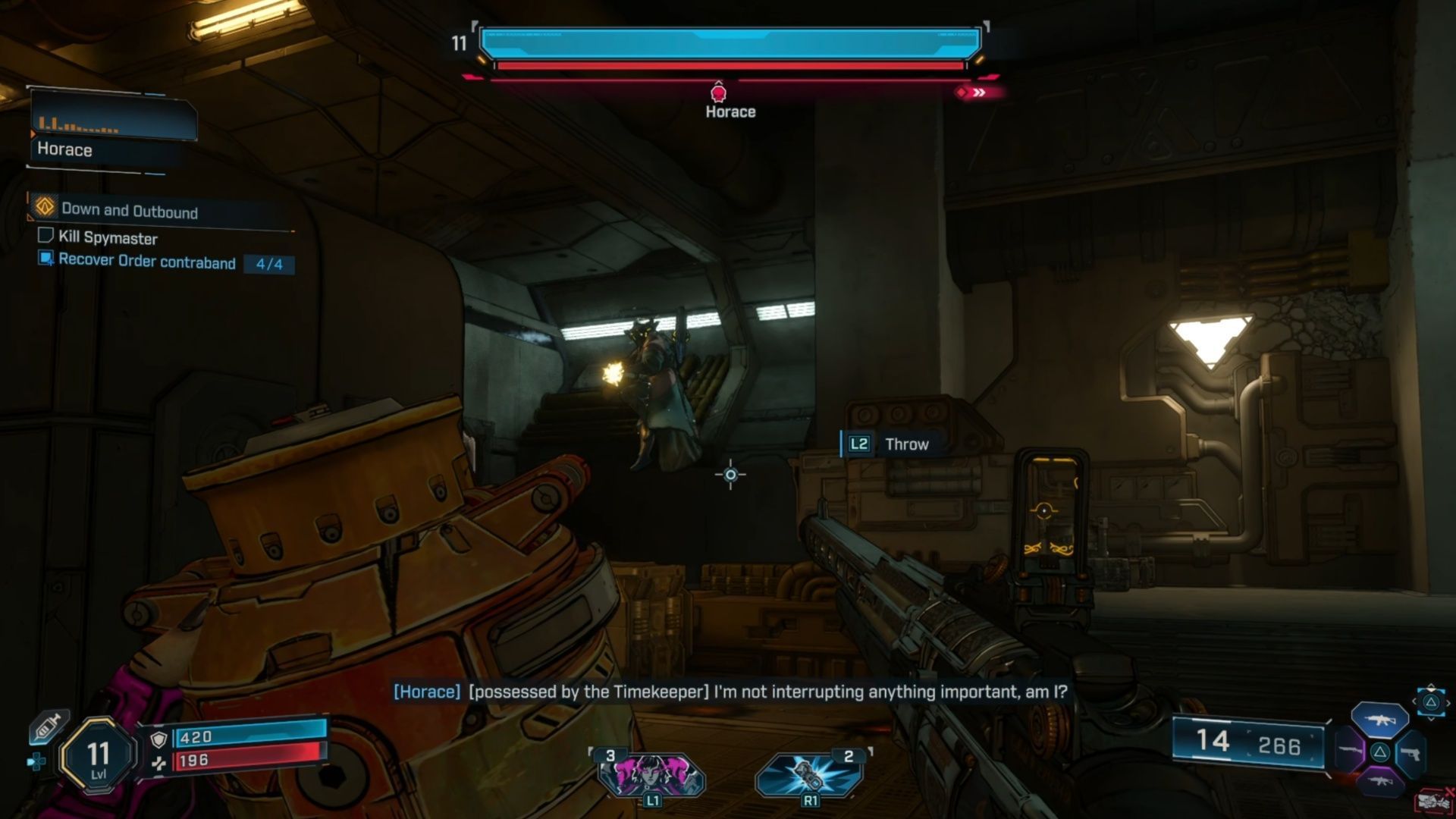The image size is (1456, 819).
Task: Select the Recover Order contraband objective
Action: pos(146,262)
